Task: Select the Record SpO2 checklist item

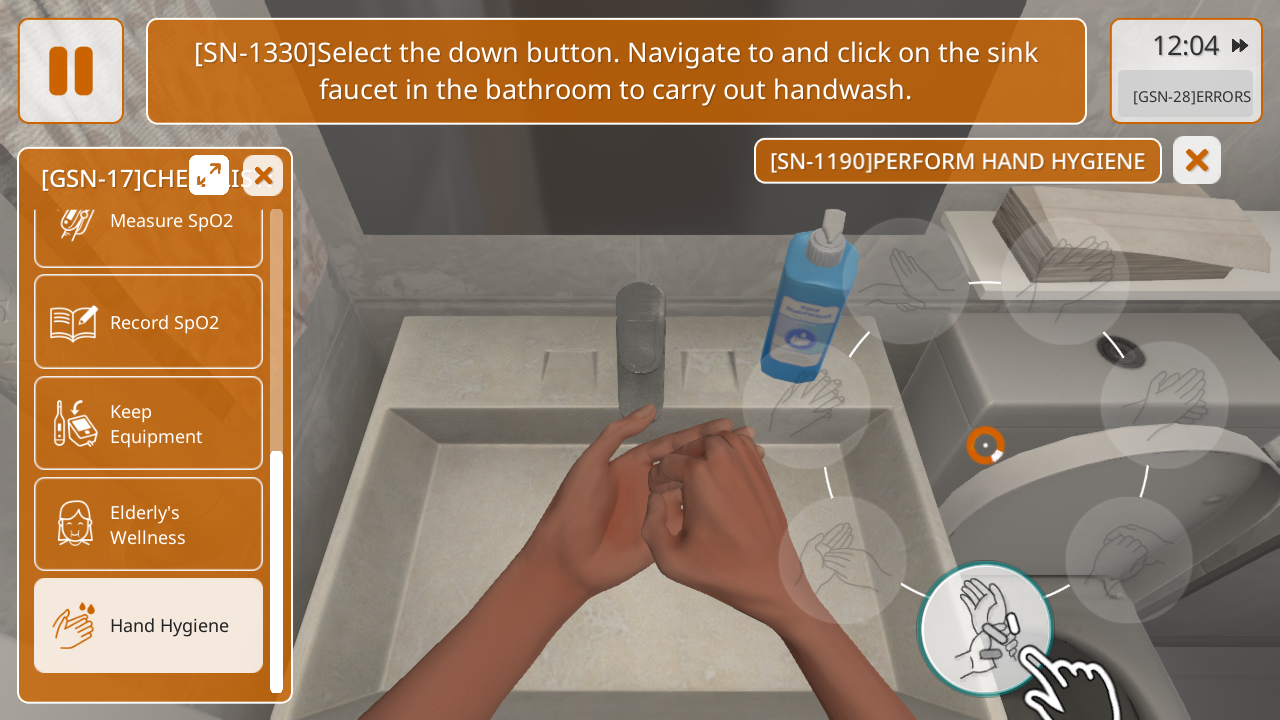Action: [148, 322]
